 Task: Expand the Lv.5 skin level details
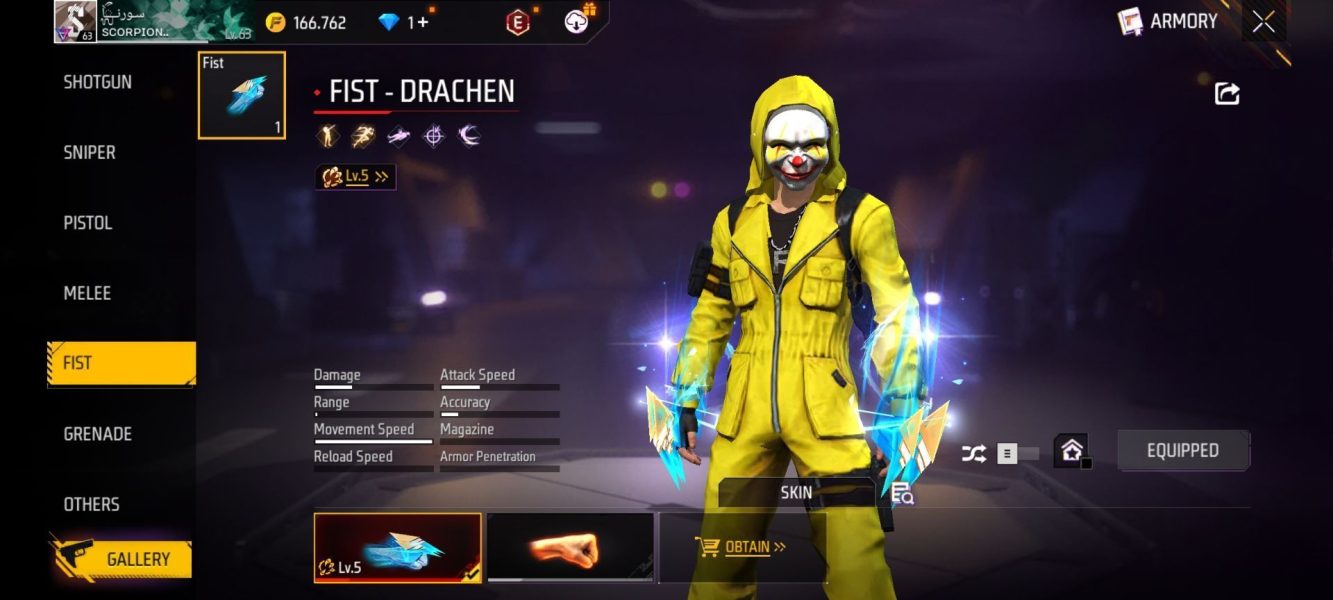pos(355,177)
